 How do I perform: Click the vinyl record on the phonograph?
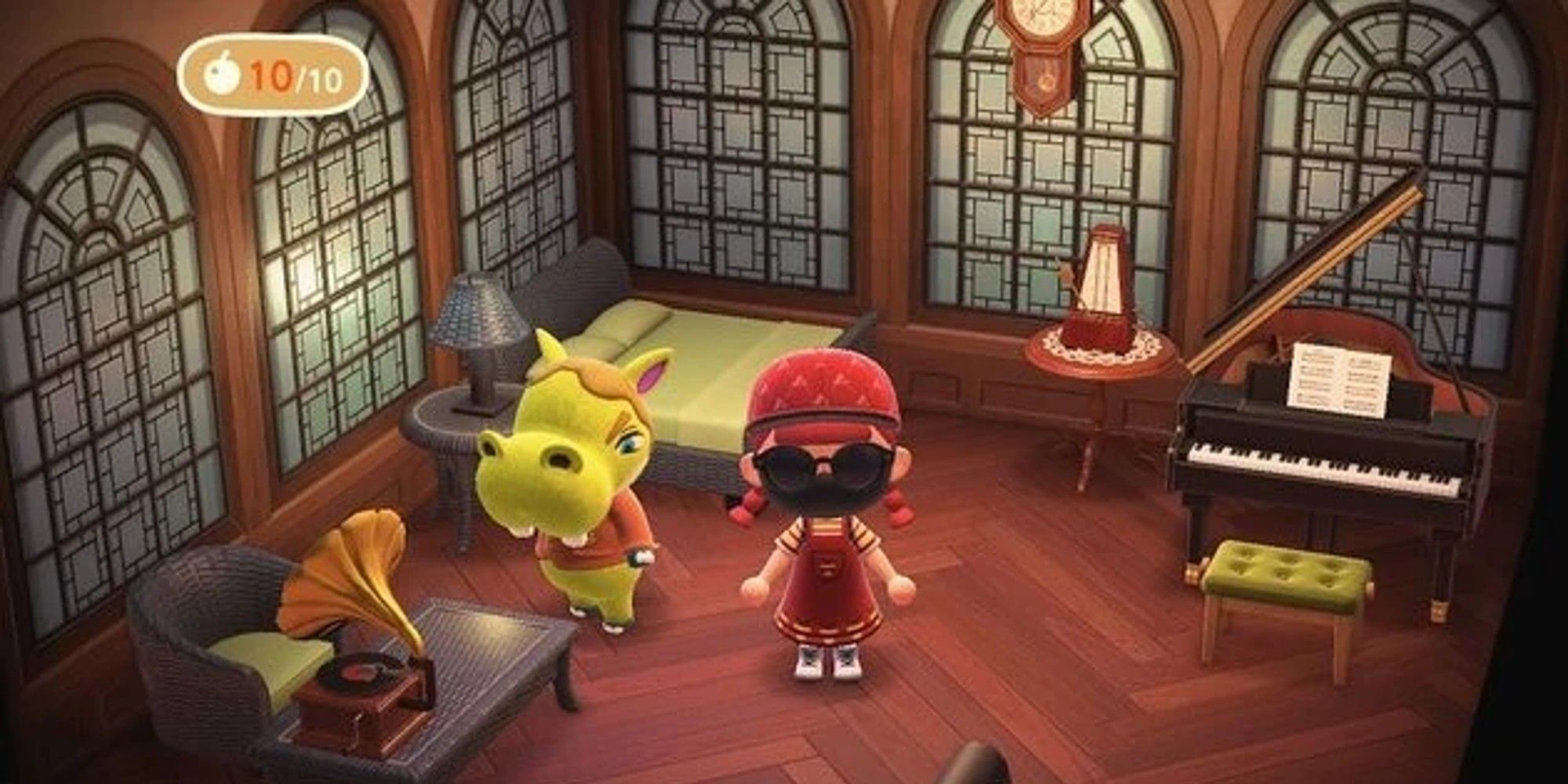pyautogui.click(x=354, y=674)
